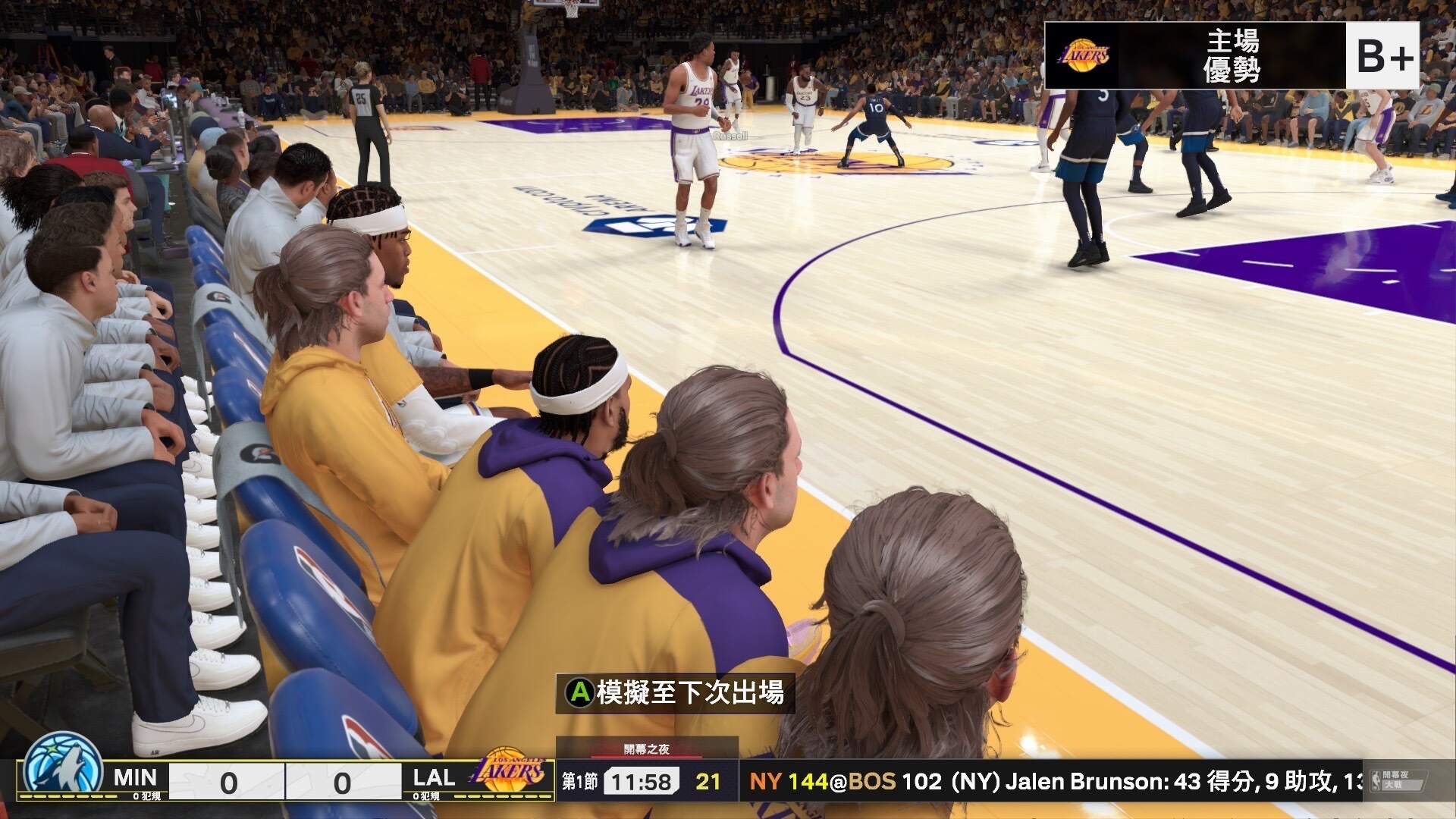The height and width of the screenshot is (819, 1456).
Task: Expand the 第1節 quarter indicator
Action: [x=580, y=779]
